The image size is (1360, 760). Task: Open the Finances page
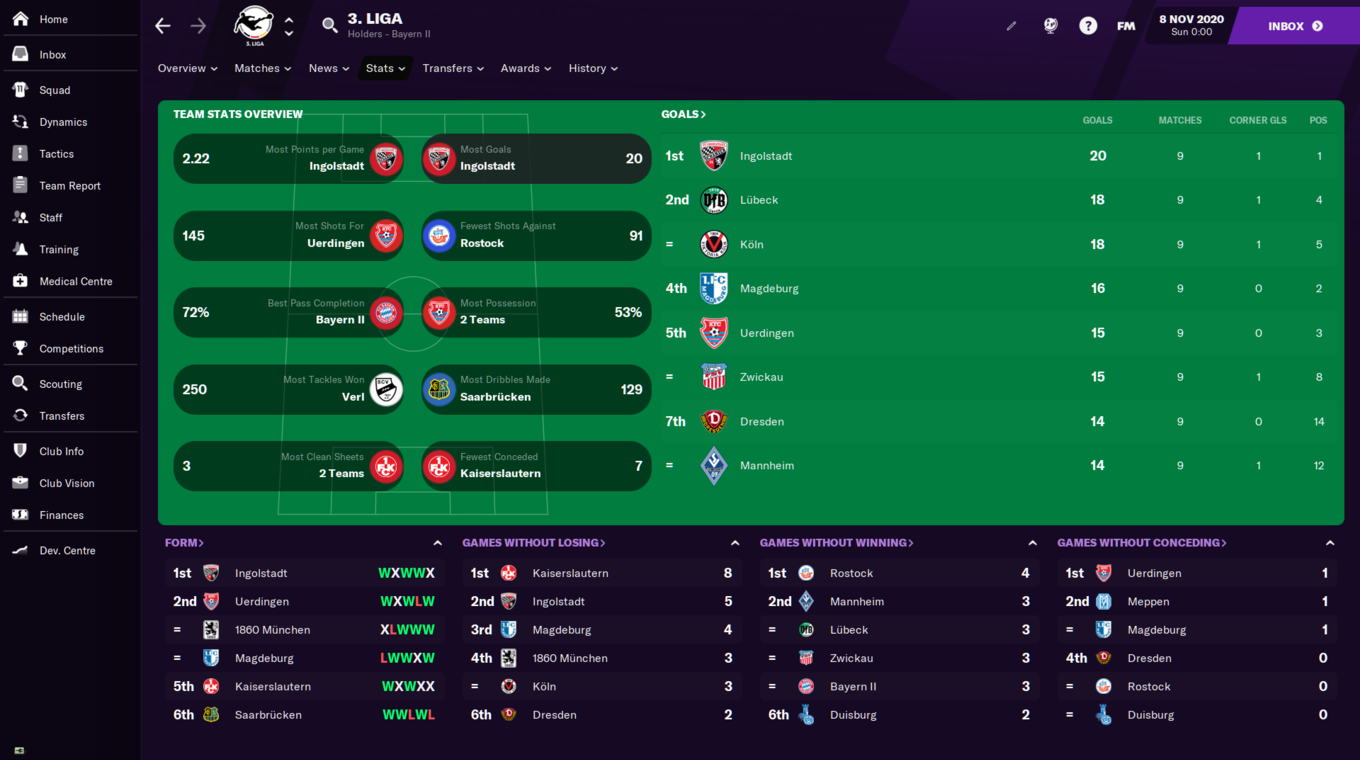(61, 515)
